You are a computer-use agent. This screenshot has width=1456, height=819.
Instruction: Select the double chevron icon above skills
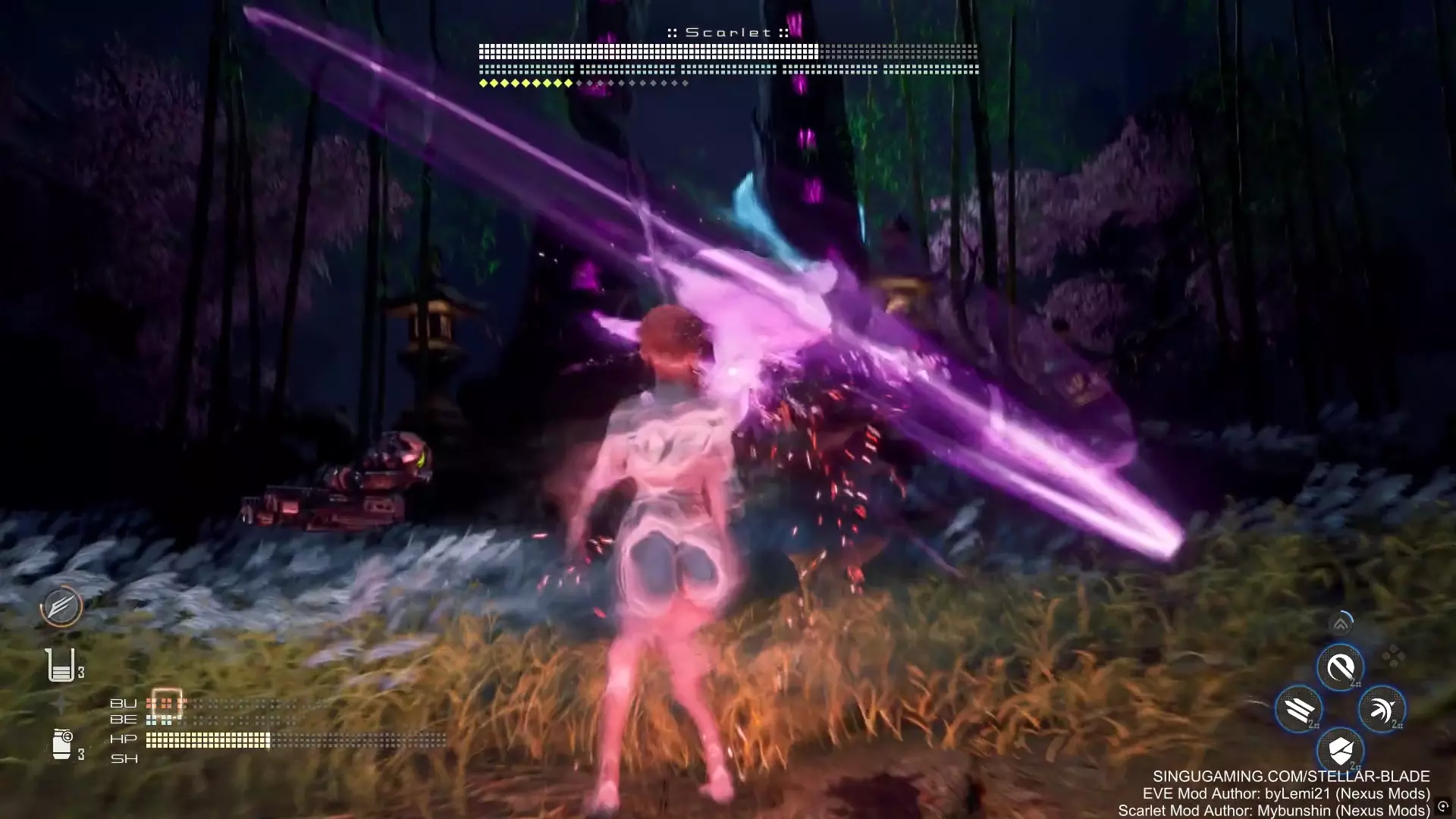click(x=1341, y=624)
